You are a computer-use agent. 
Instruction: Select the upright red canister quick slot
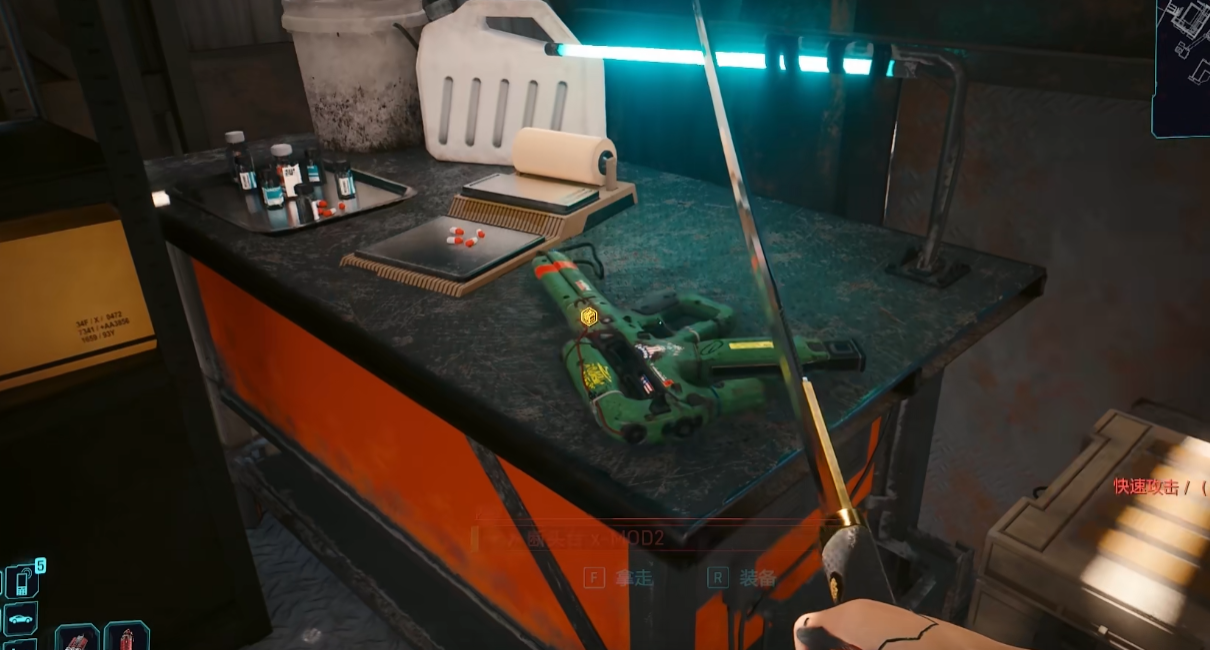click(127, 637)
